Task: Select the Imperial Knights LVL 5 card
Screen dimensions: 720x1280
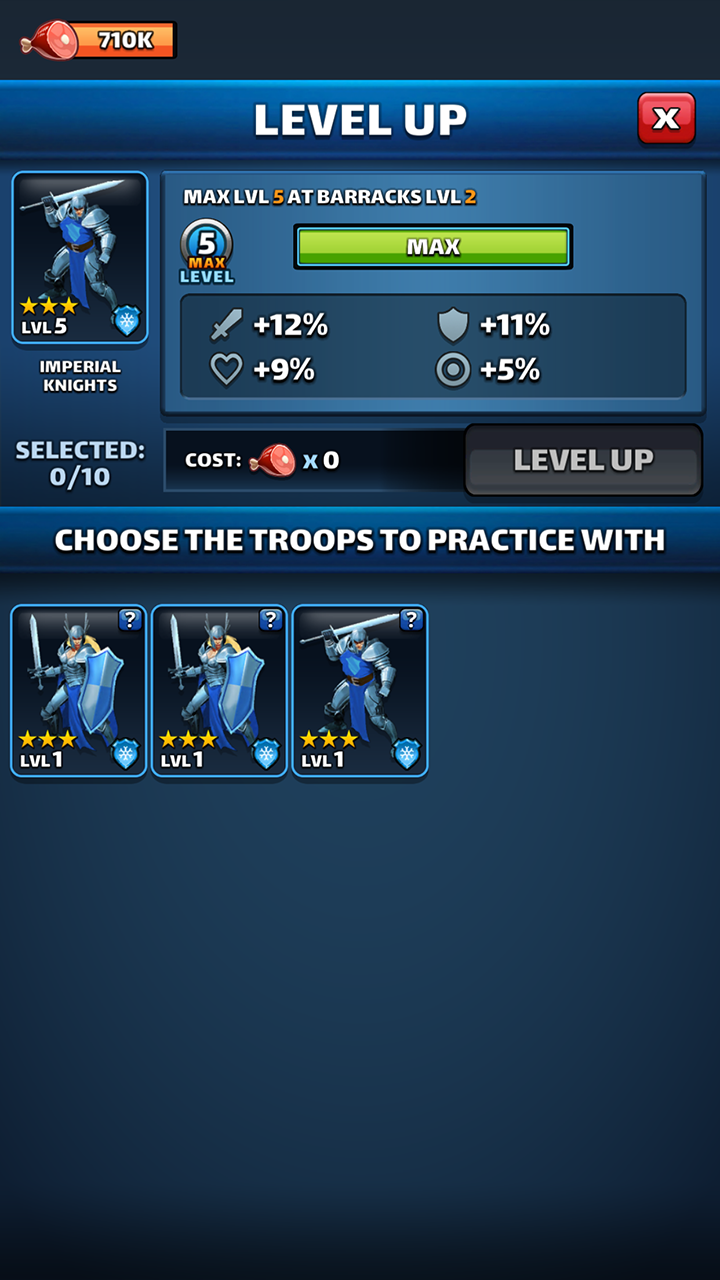Action: (x=80, y=258)
